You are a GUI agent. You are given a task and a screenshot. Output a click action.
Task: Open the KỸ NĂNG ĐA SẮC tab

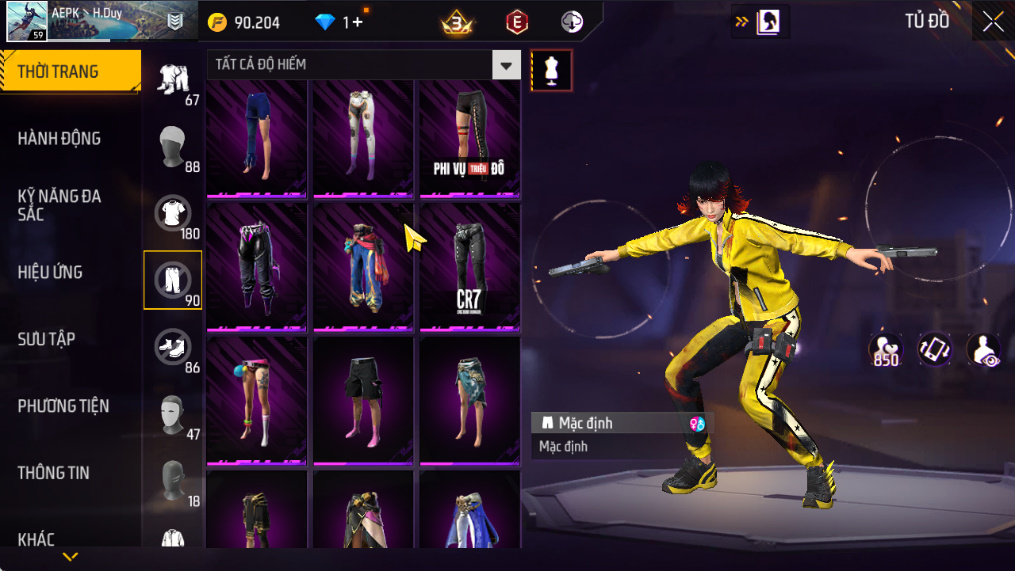click(60, 205)
